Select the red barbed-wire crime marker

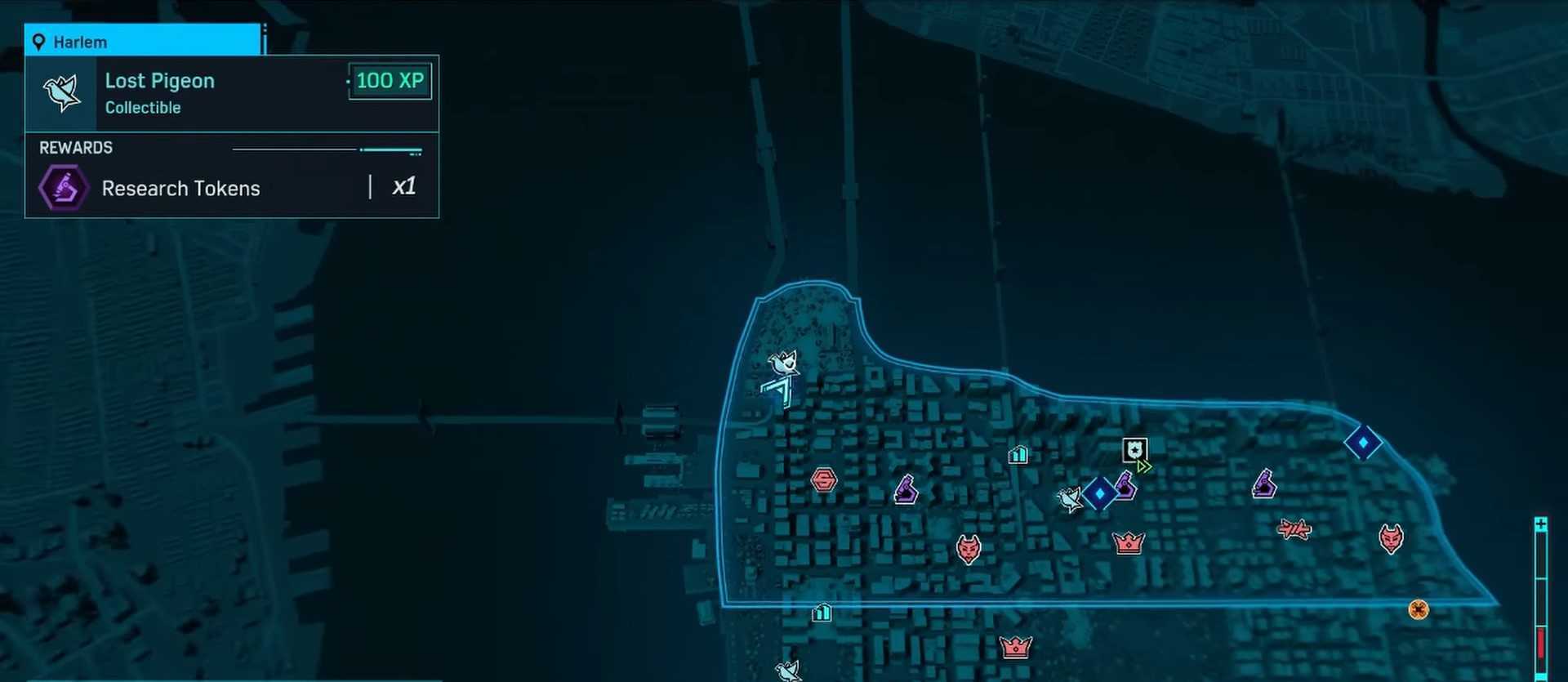point(1294,529)
